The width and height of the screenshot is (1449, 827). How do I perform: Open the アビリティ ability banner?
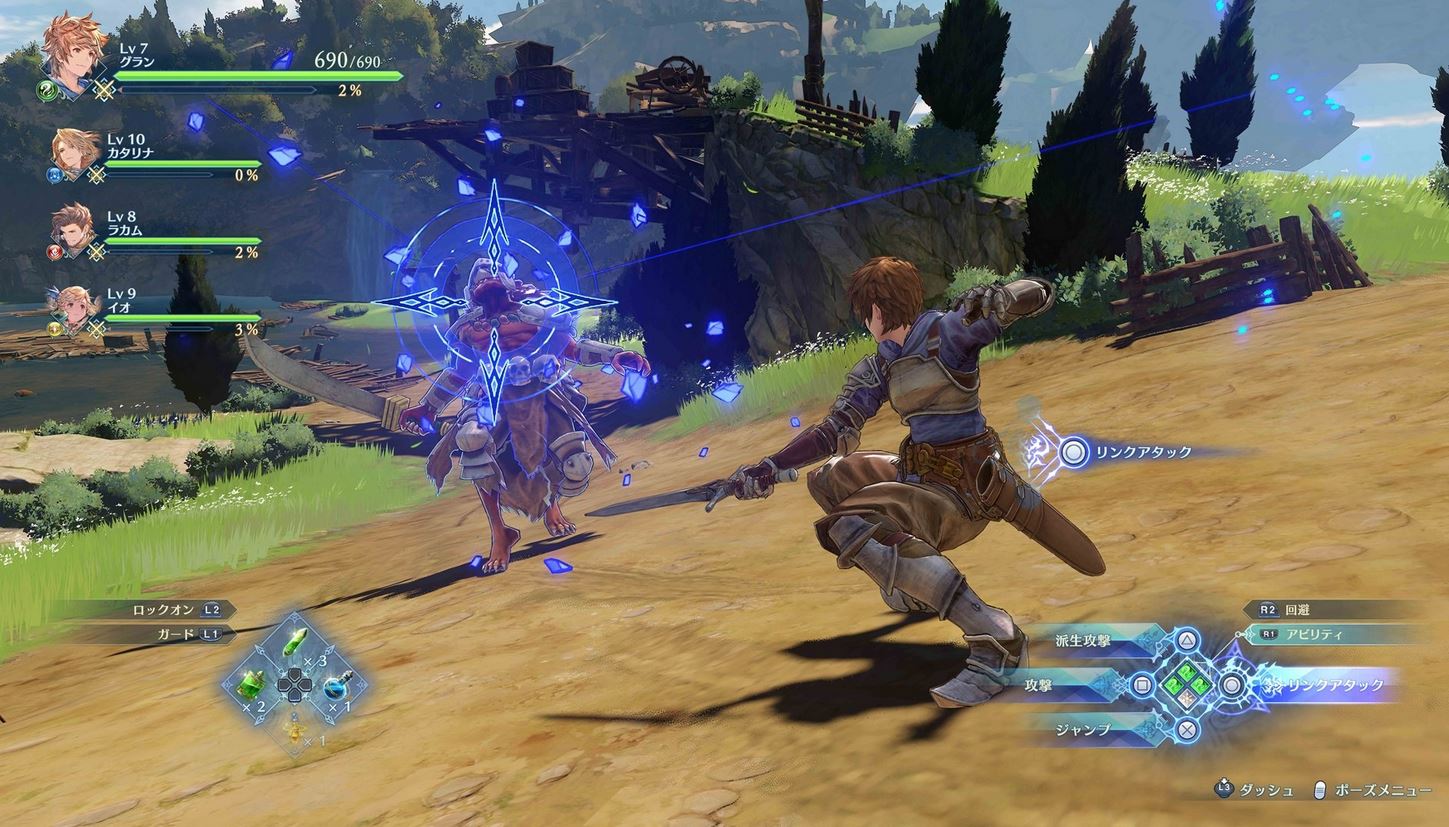[1335, 635]
